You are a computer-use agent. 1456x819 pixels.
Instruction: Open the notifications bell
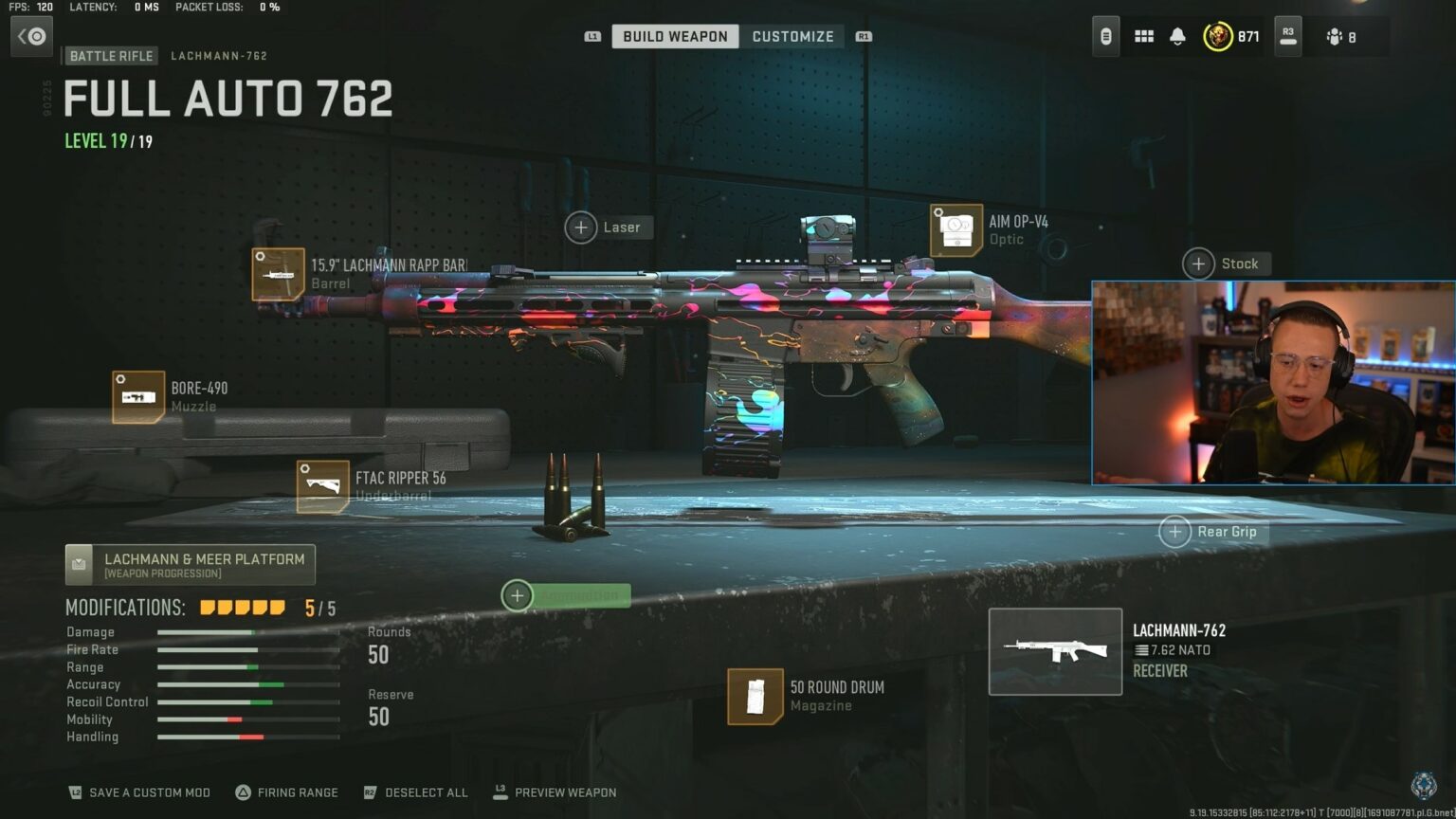click(x=1178, y=36)
